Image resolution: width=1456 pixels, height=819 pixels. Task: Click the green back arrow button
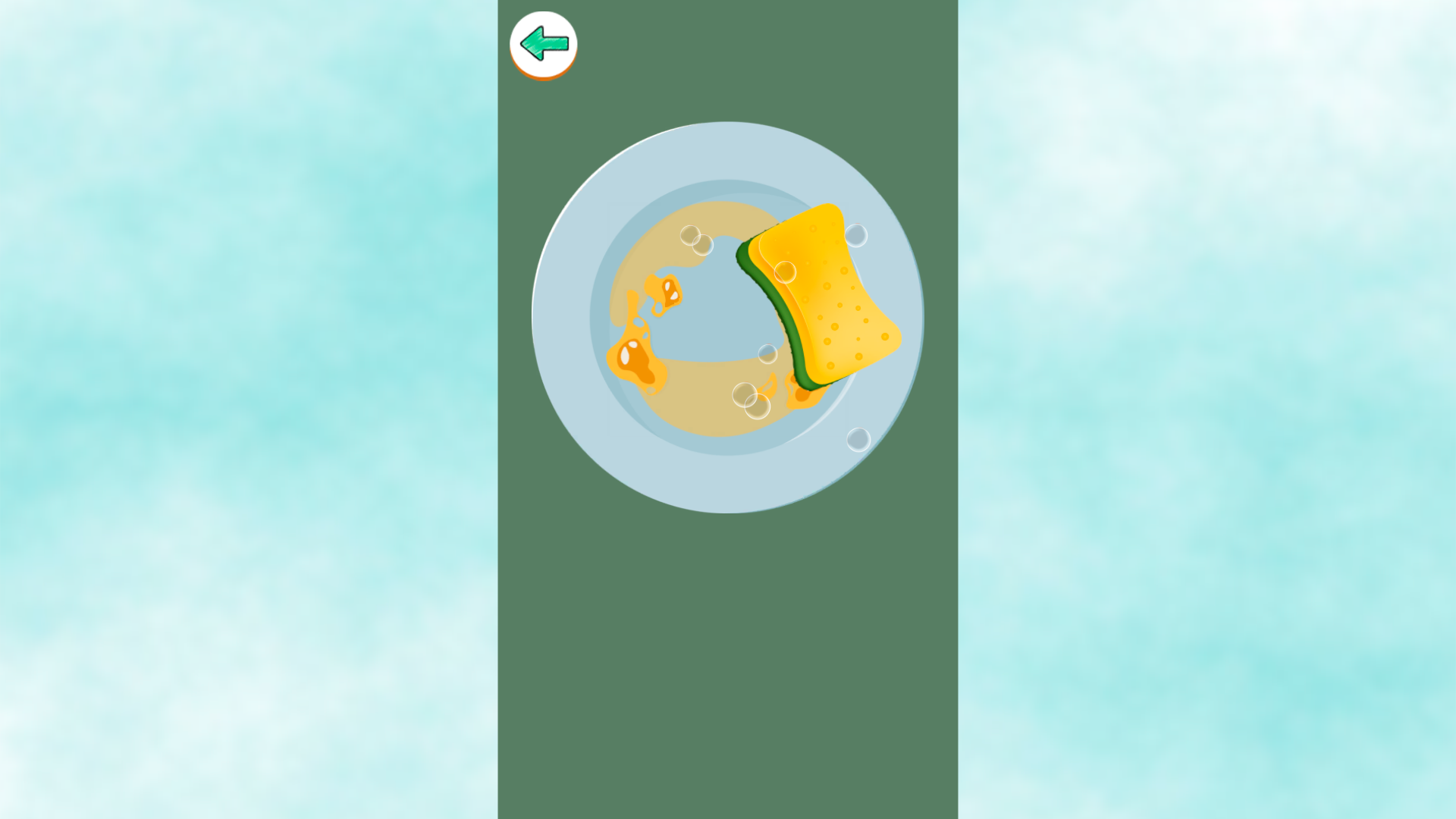point(543,44)
